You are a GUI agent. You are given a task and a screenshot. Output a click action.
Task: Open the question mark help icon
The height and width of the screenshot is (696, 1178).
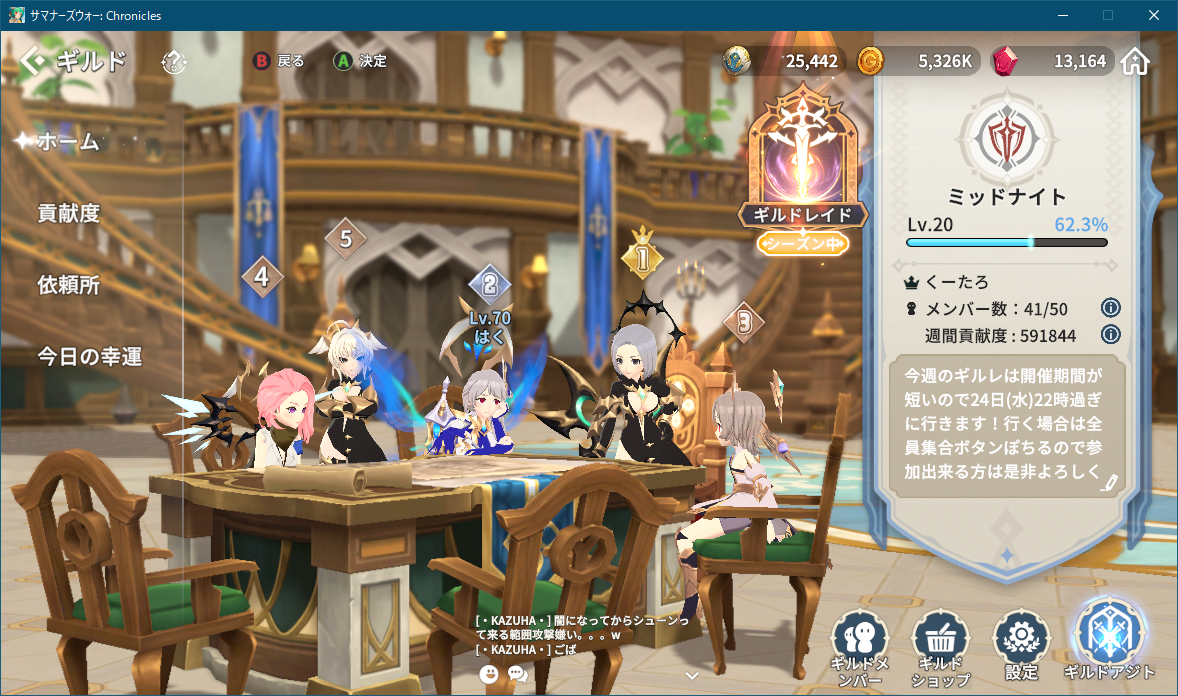click(174, 62)
